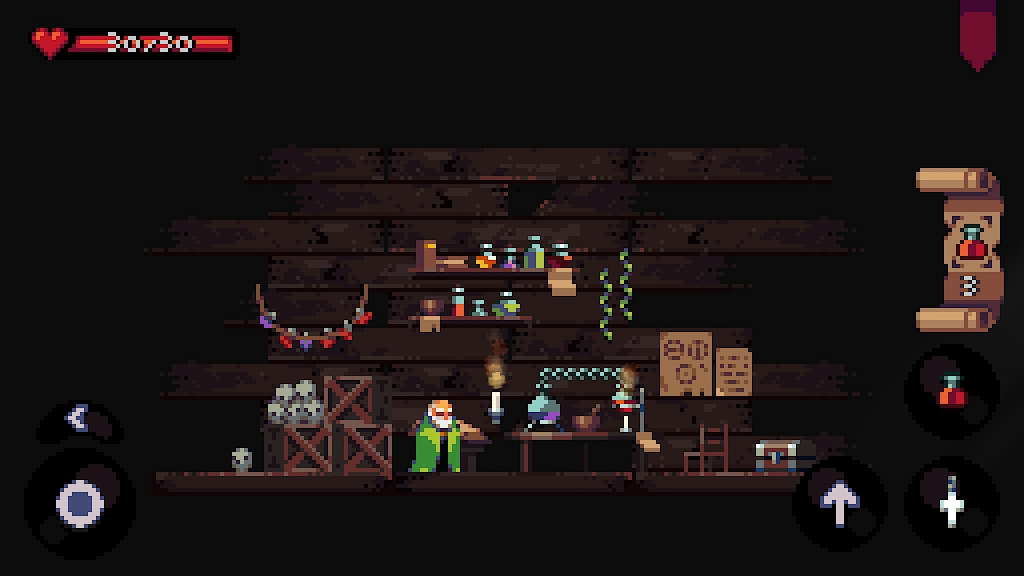The height and width of the screenshot is (576, 1024).
Task: Use the red potion round button
Action: tap(951, 390)
